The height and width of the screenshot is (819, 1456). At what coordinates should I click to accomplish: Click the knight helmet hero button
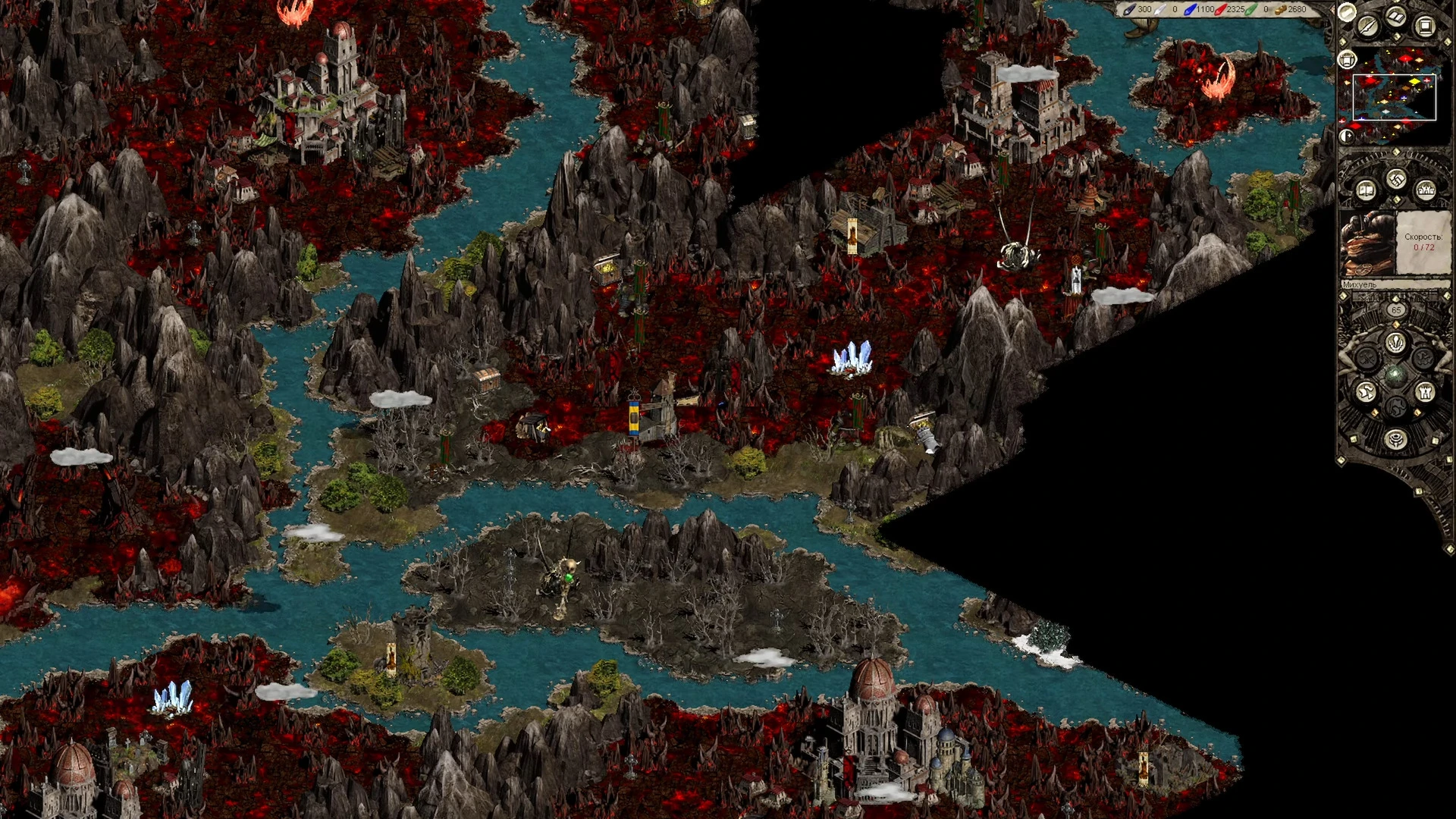coord(1365,392)
